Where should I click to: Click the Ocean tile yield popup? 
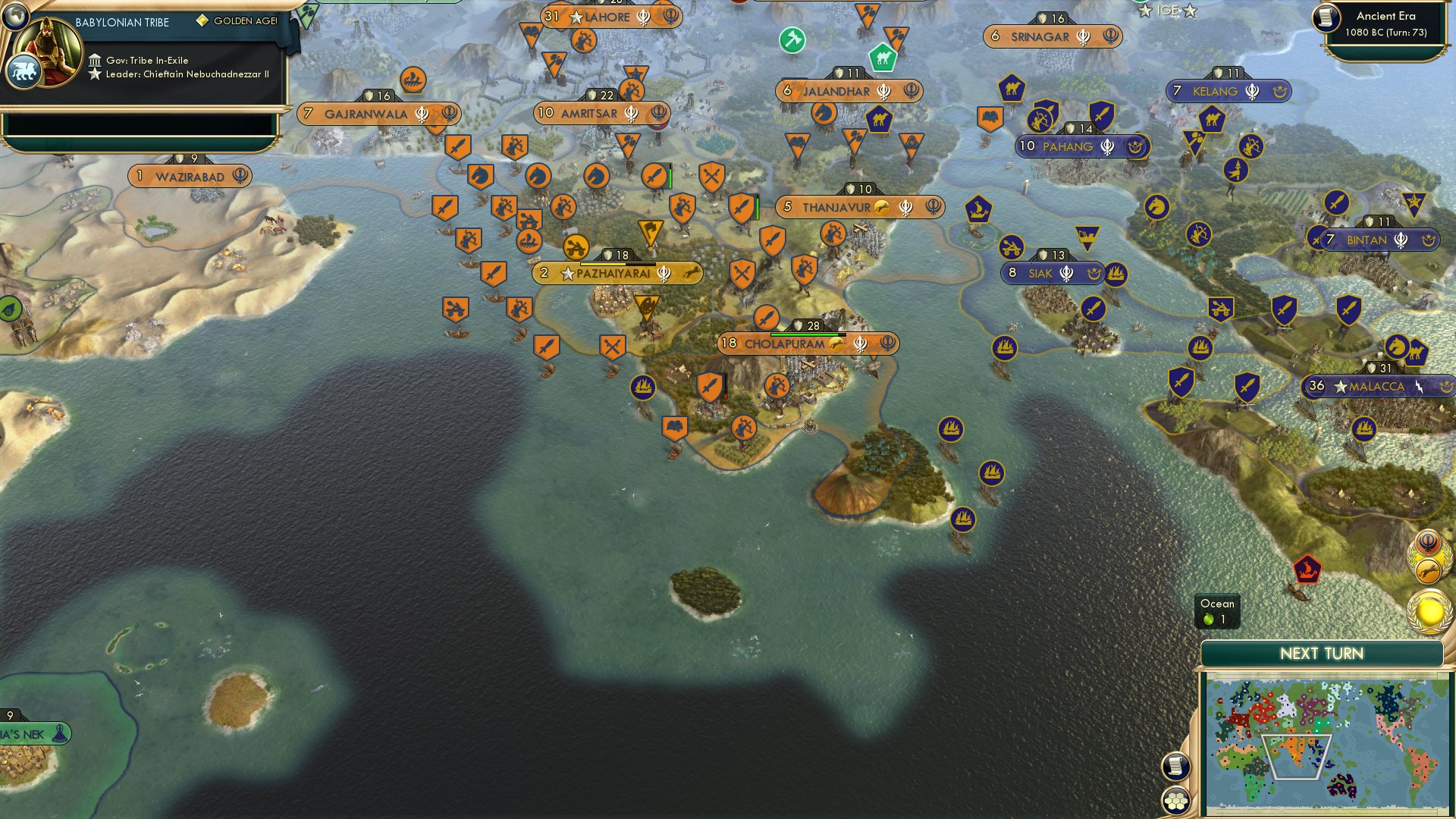click(x=1216, y=611)
